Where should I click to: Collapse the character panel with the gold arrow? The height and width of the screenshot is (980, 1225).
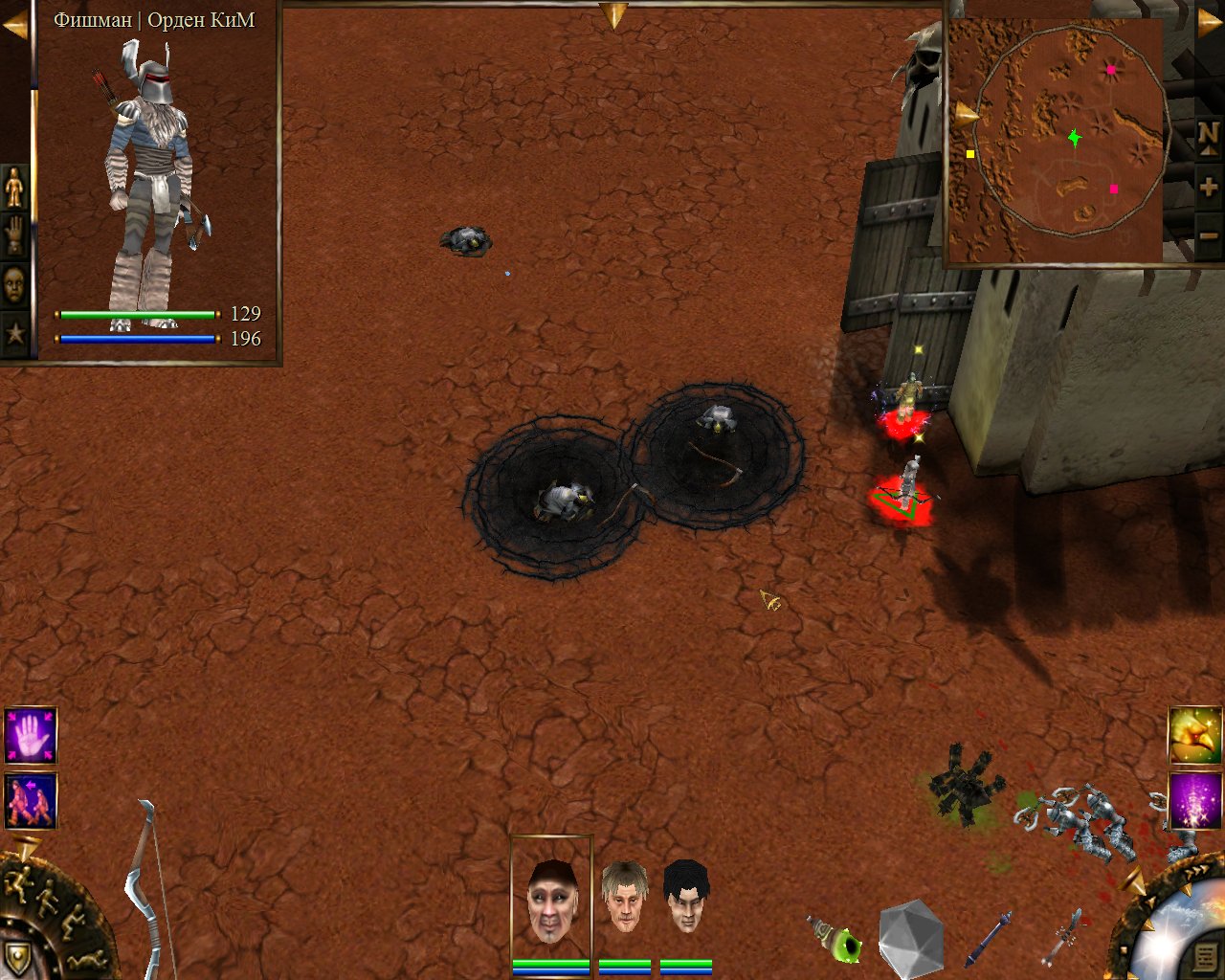point(13,26)
